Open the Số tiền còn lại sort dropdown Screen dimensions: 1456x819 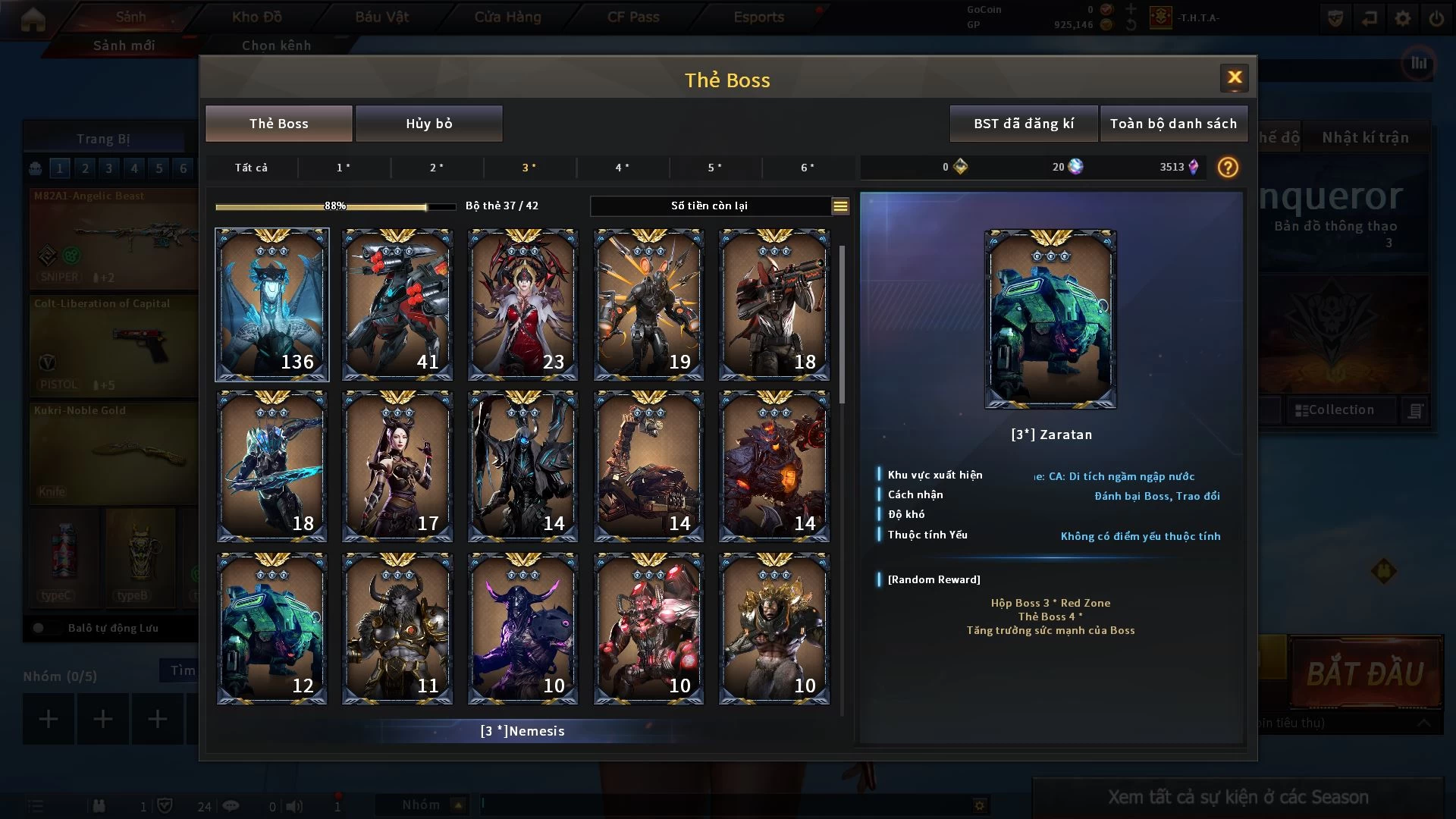pos(840,206)
